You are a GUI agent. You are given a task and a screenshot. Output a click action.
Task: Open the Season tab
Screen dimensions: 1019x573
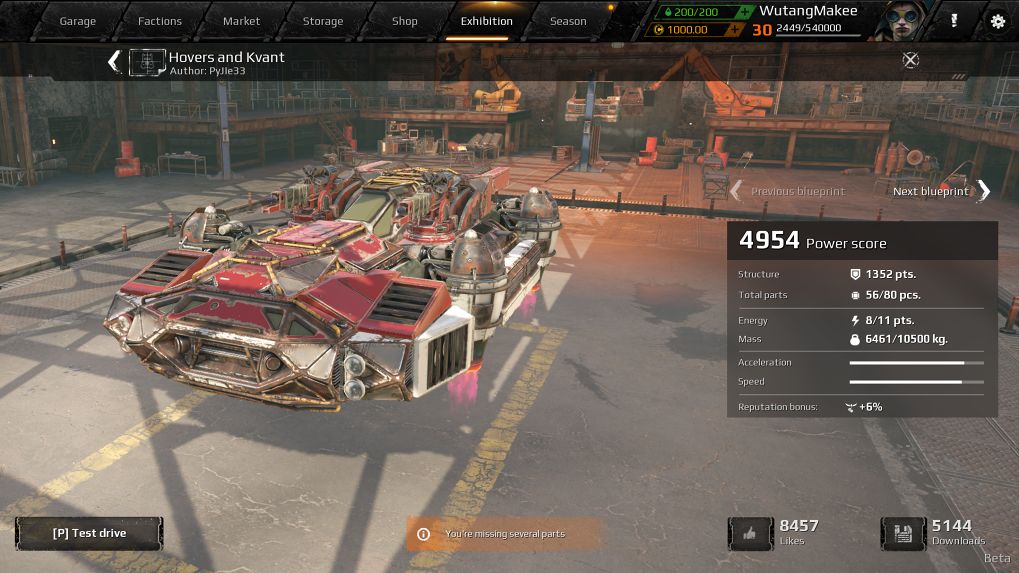point(568,21)
